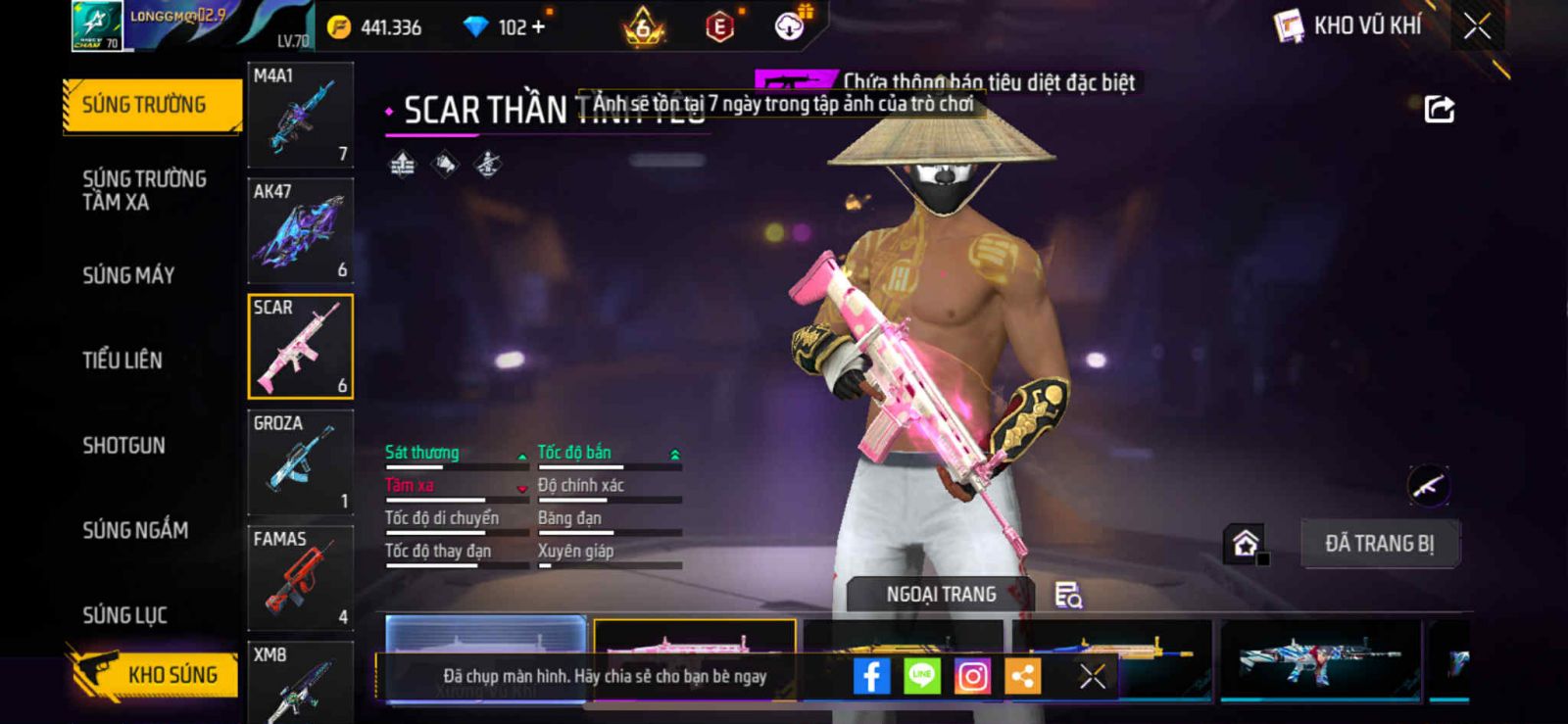Select the AK47 weapon slot

pos(300,230)
